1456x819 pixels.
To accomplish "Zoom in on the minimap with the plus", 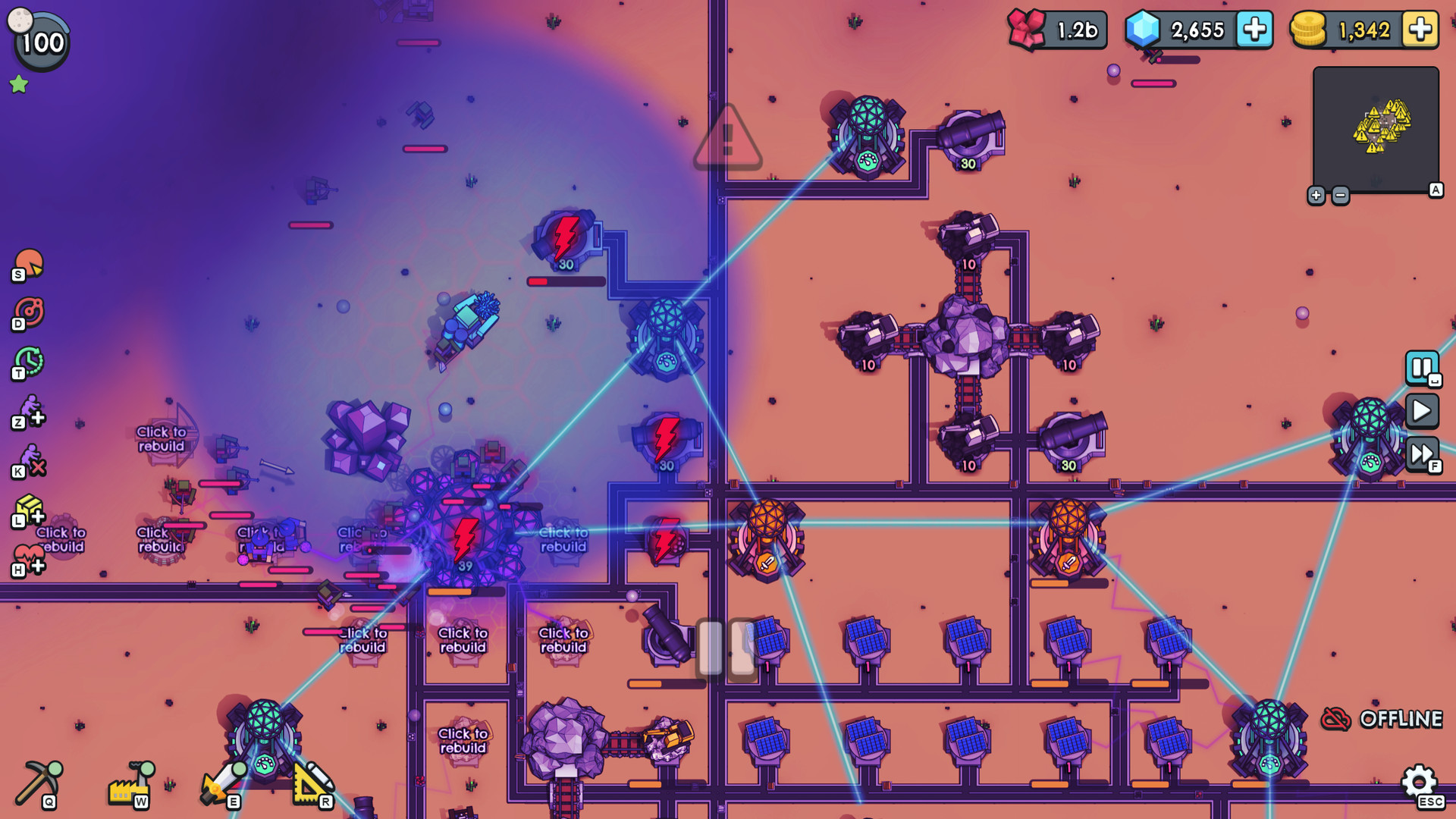I will point(1317,195).
